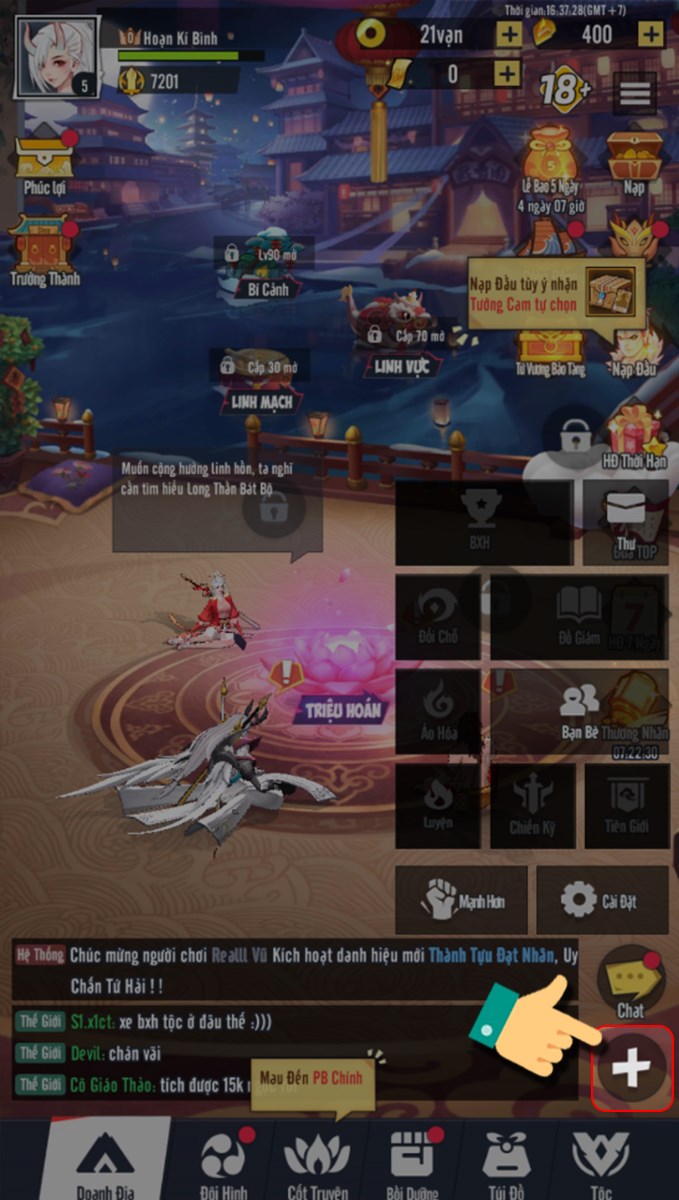Open the Phúc Lợi welfare chest

coord(45,162)
